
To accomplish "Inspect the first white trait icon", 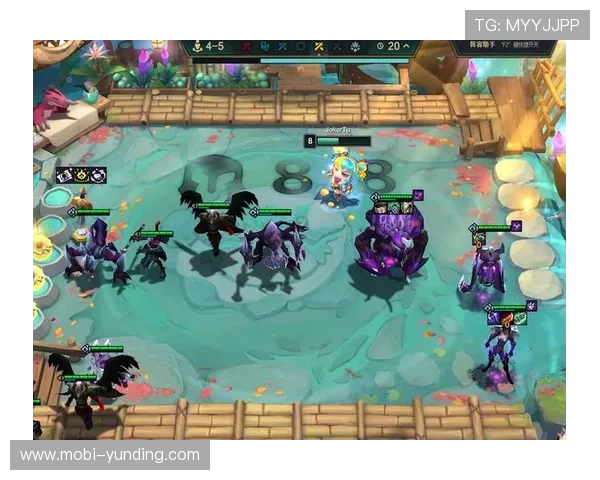I will pos(65,175).
